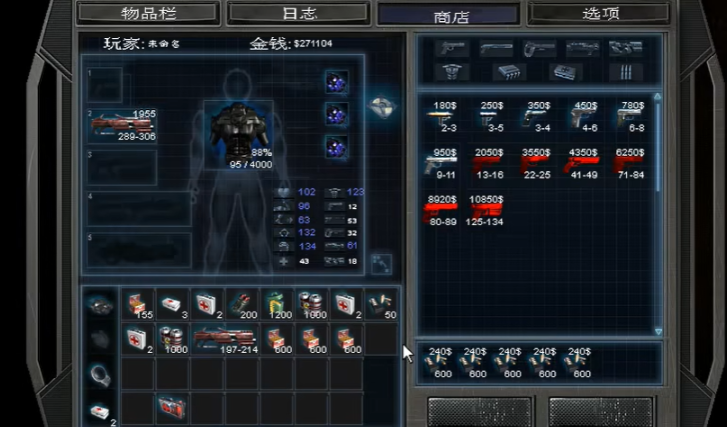Viewport: 727px width, 427px height.
Task: Select the 50 bullets inventory slot
Action: [x=381, y=304]
